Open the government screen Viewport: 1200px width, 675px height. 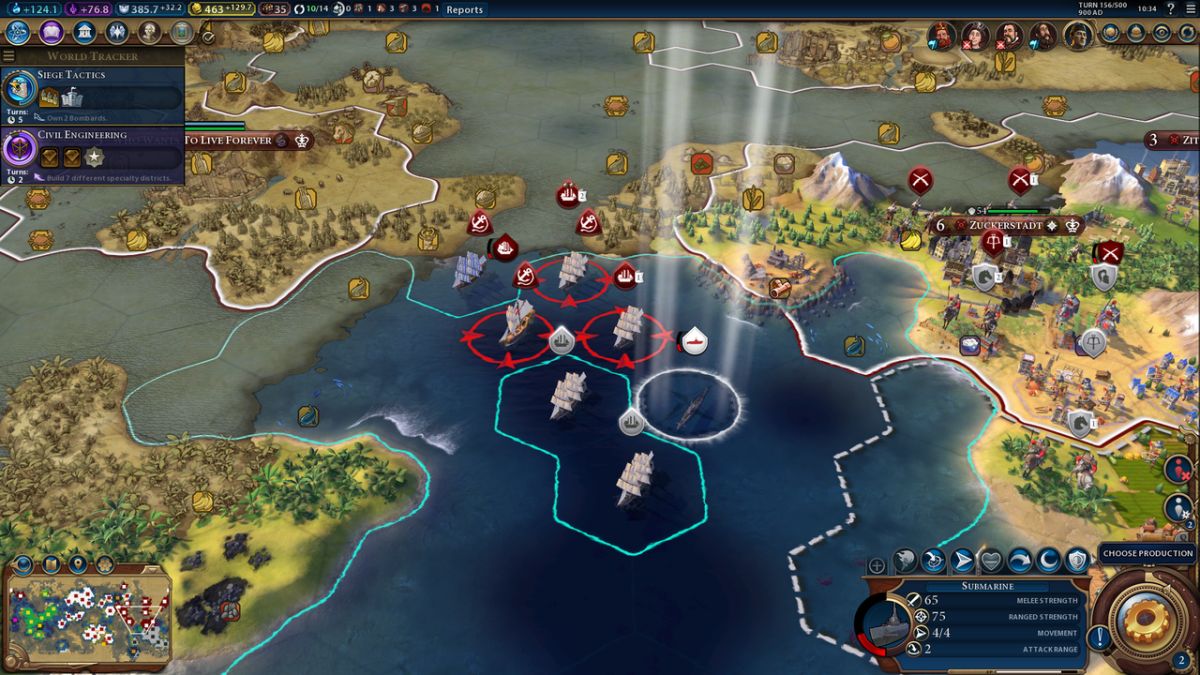[x=85, y=32]
